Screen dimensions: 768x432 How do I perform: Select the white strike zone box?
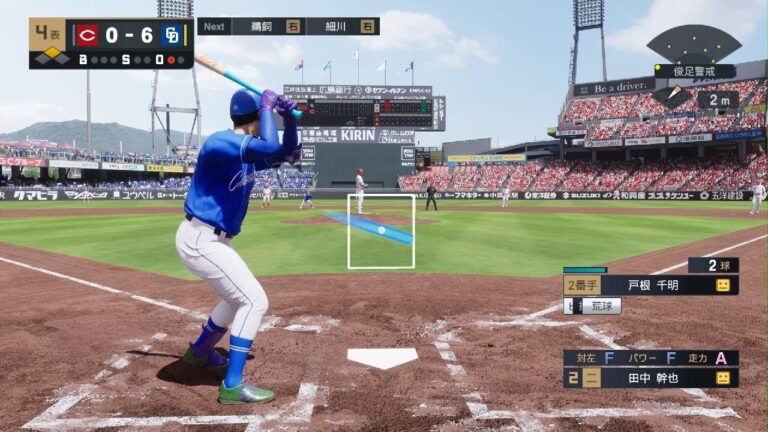pos(381,231)
